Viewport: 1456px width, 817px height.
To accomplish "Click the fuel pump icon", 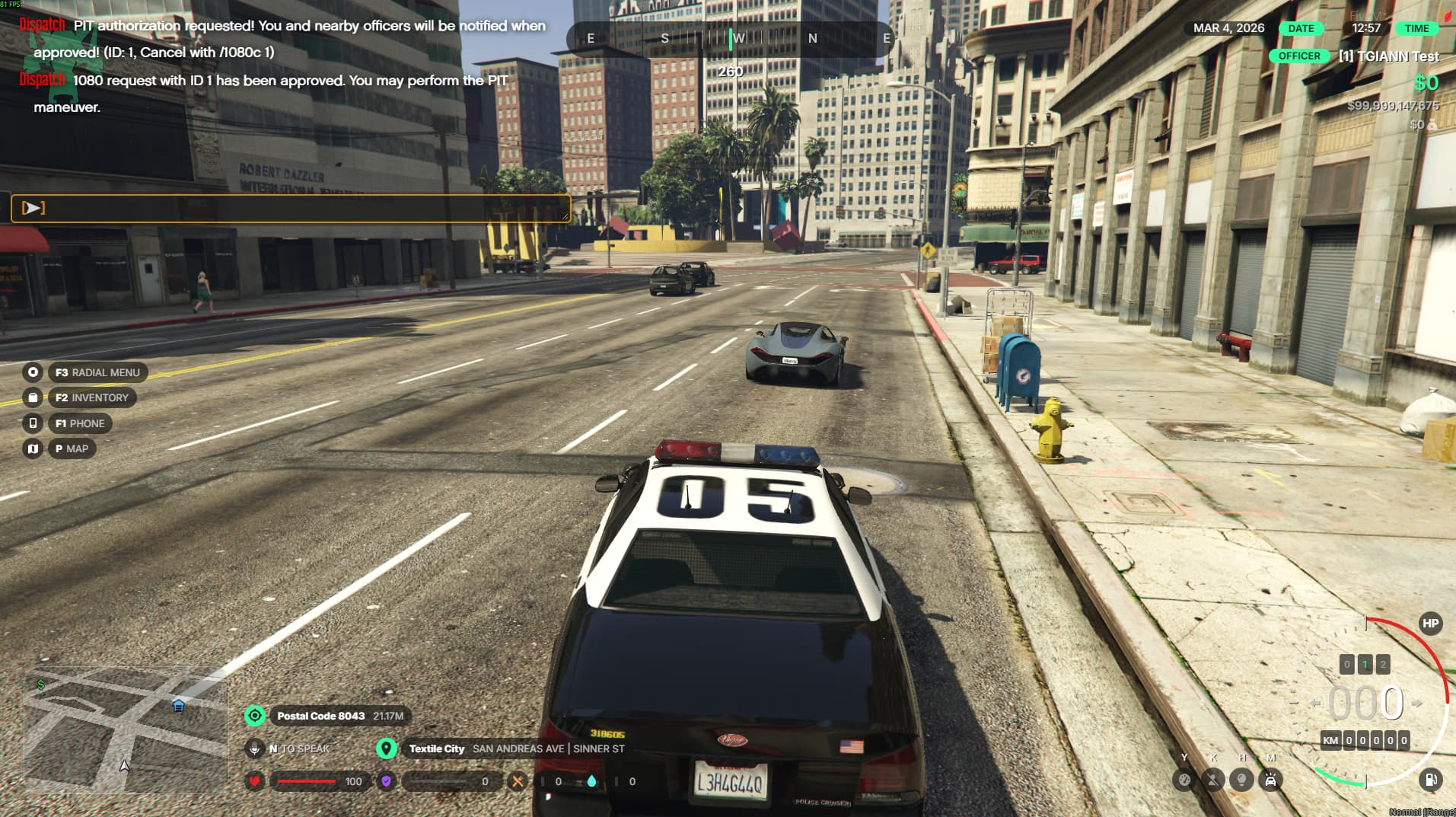I will click(1430, 780).
